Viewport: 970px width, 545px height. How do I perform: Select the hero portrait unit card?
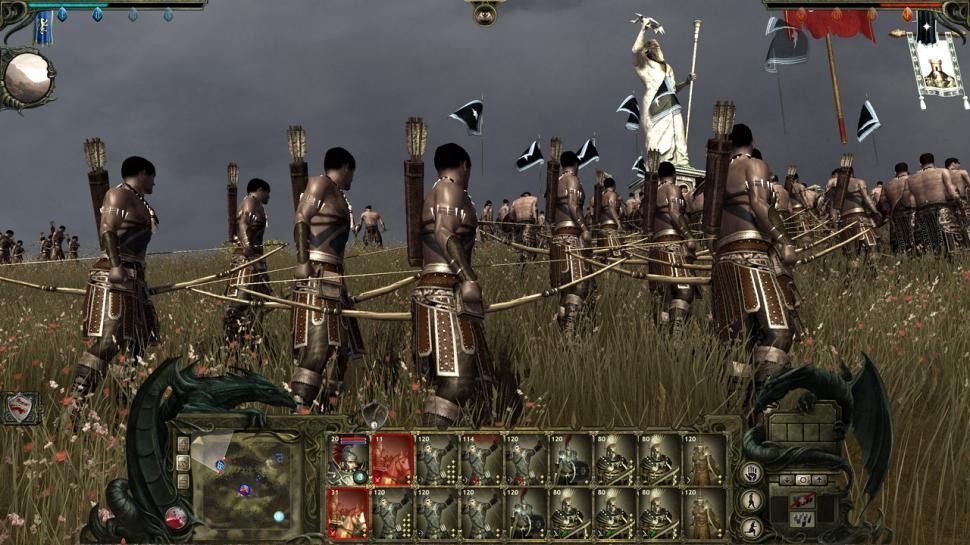coord(348,459)
